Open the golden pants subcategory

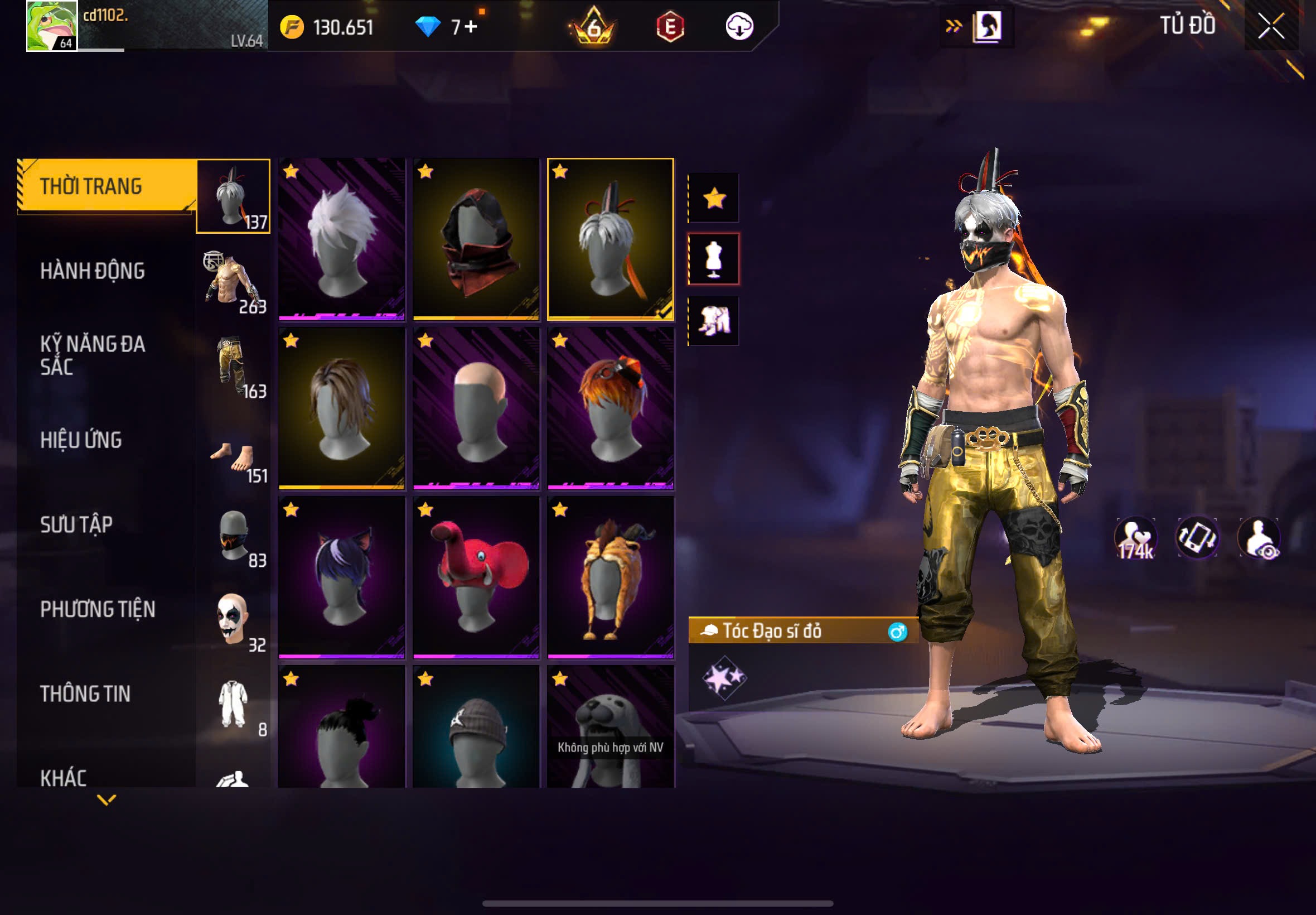coord(233,367)
